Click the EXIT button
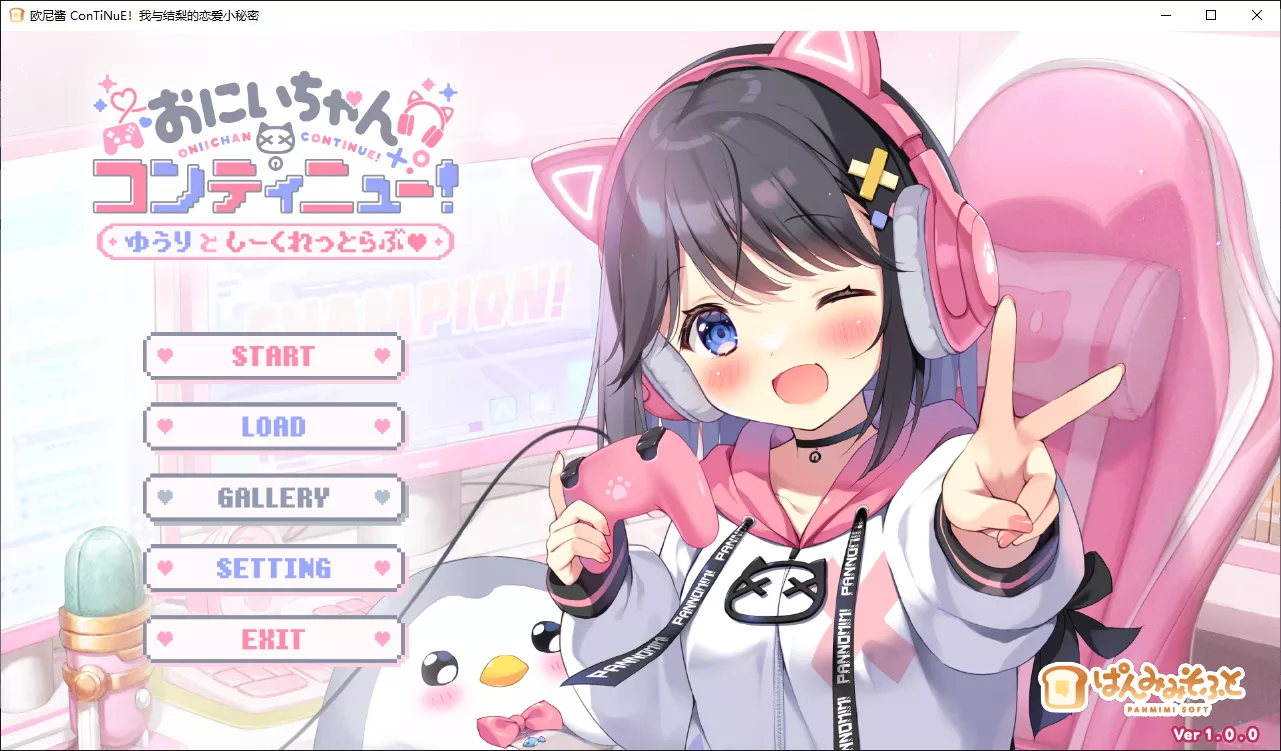The height and width of the screenshot is (751, 1281). click(274, 638)
